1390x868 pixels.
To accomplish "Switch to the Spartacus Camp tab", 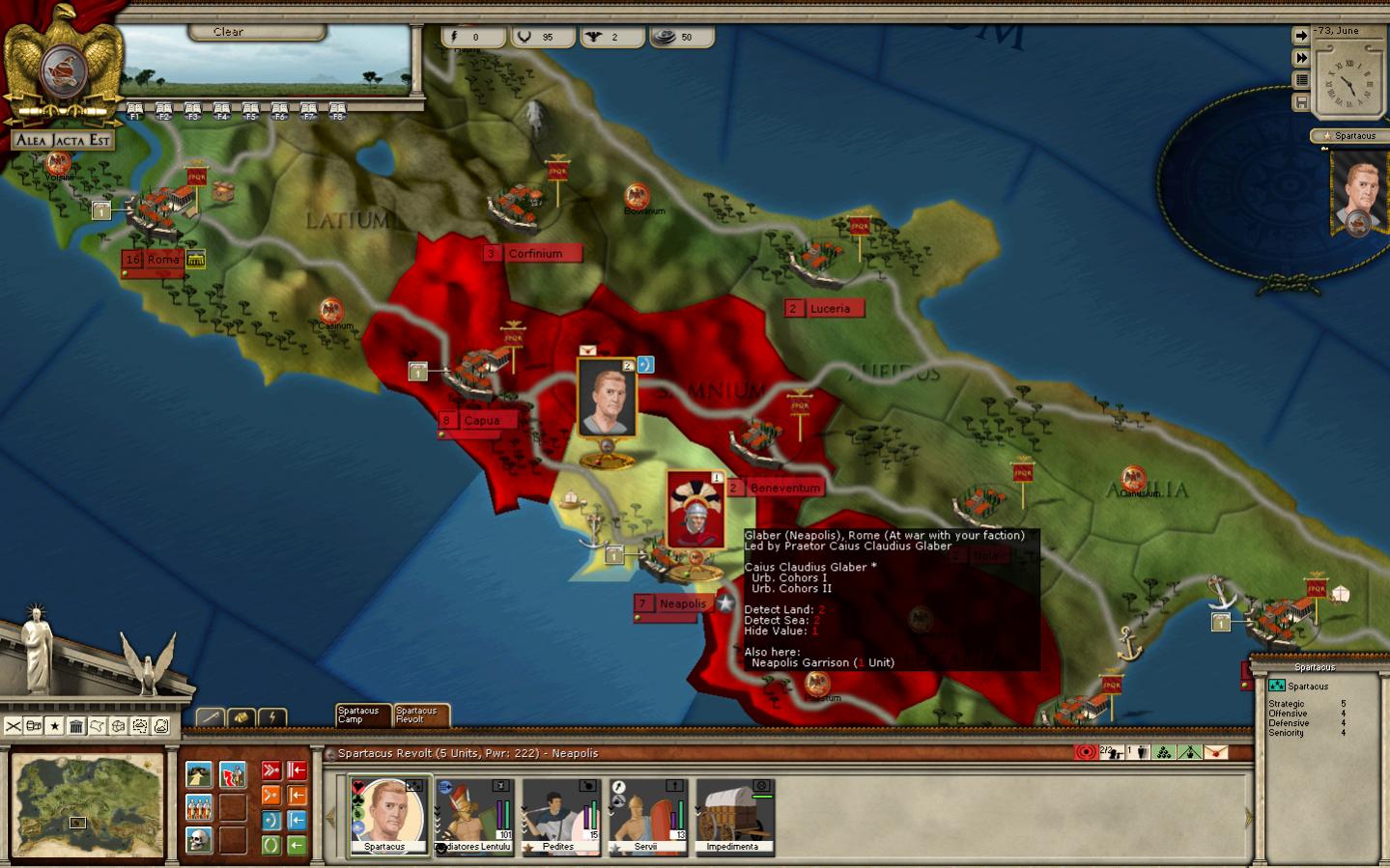I will click(x=360, y=714).
